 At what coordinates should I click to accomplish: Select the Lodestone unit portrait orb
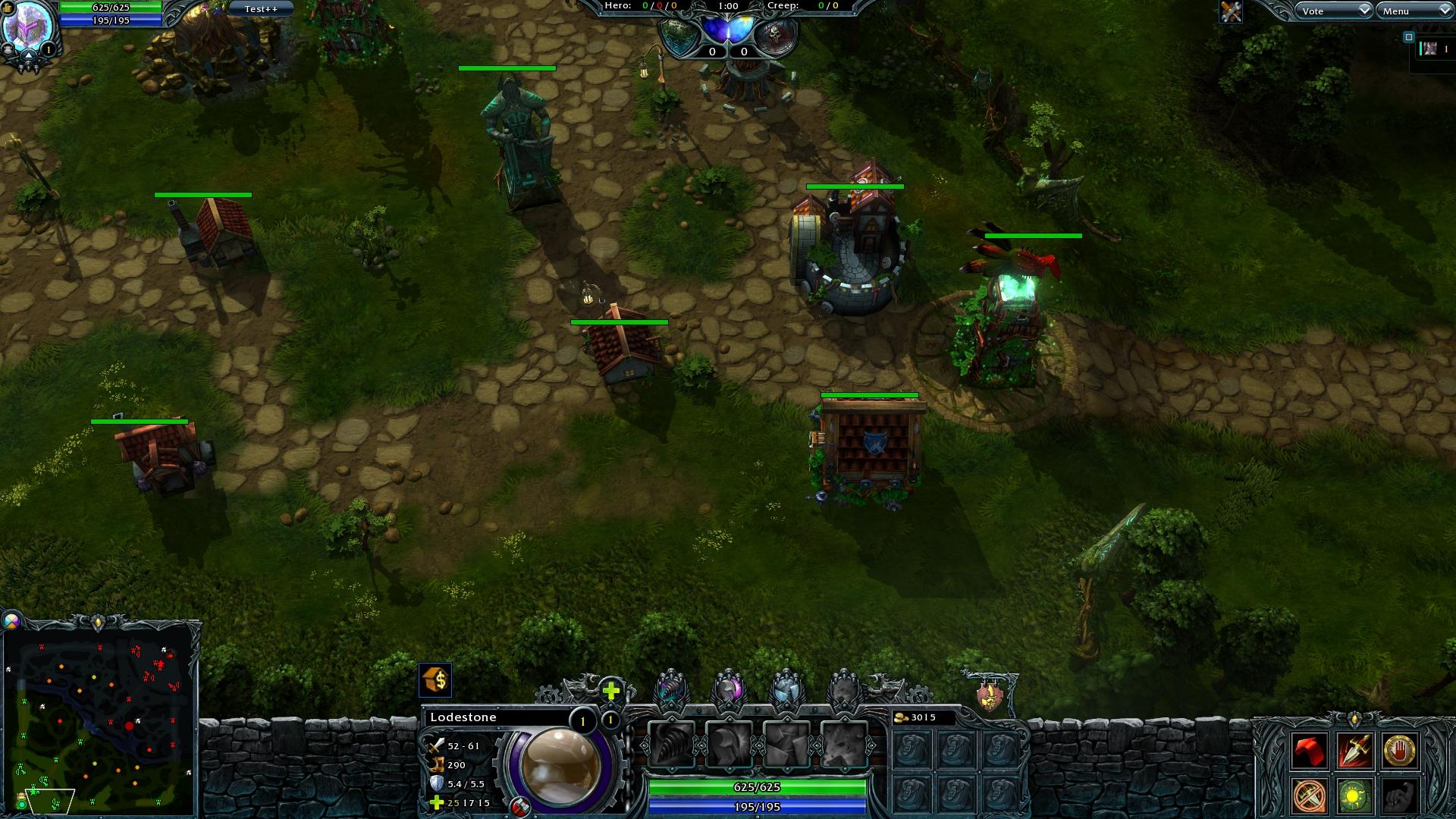pos(560,764)
